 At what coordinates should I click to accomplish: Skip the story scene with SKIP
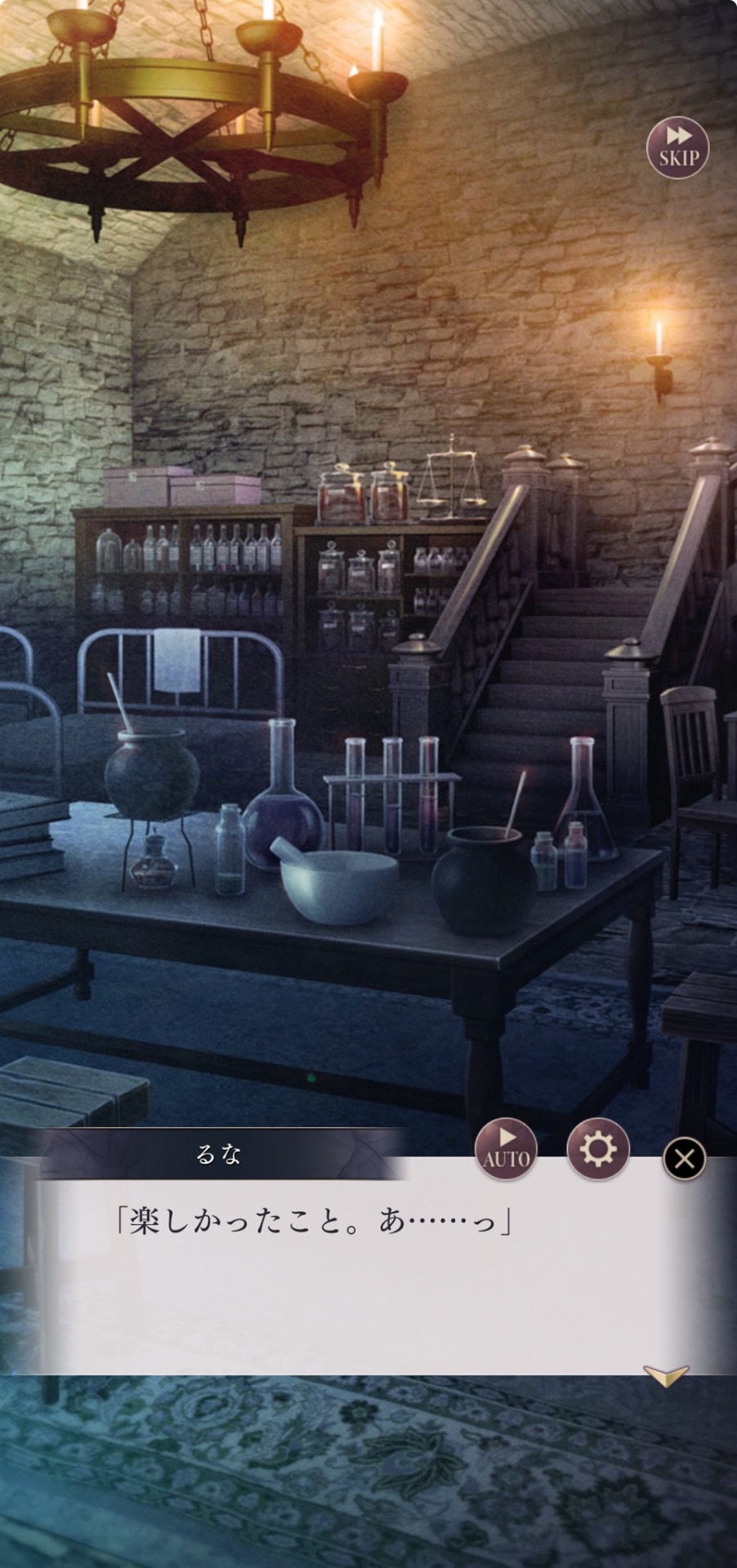click(677, 148)
